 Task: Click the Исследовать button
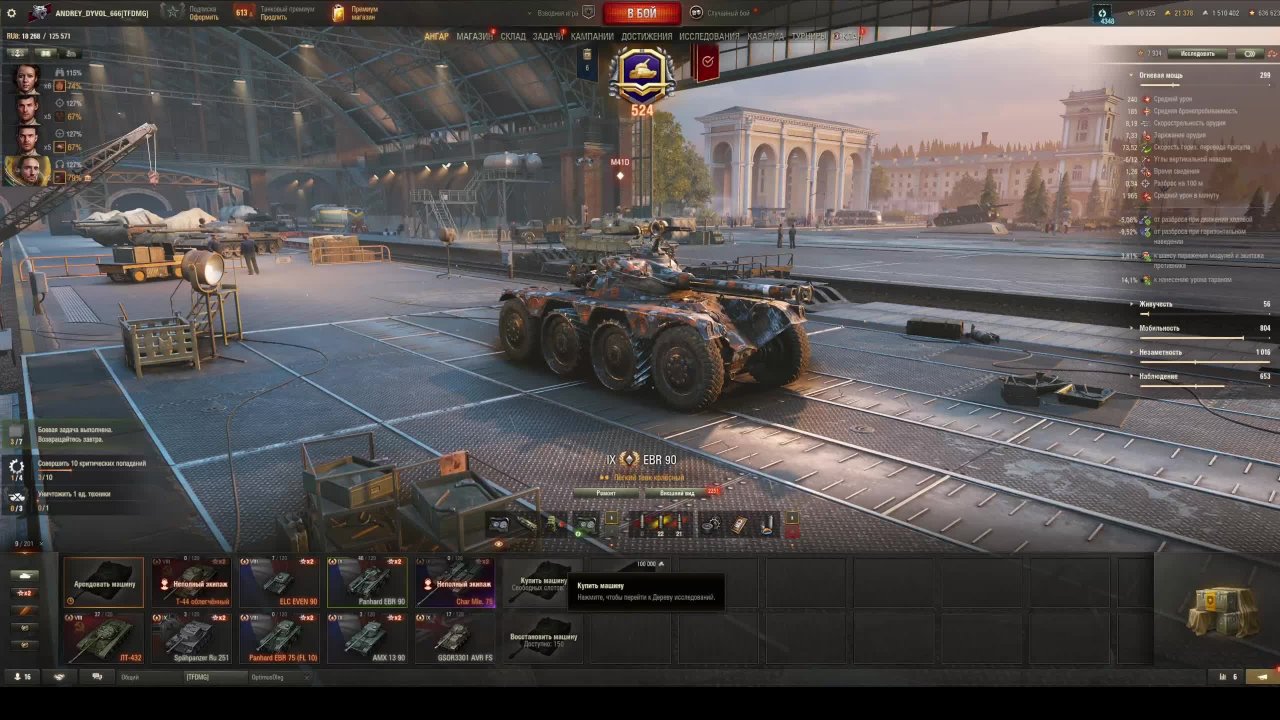[1197, 53]
